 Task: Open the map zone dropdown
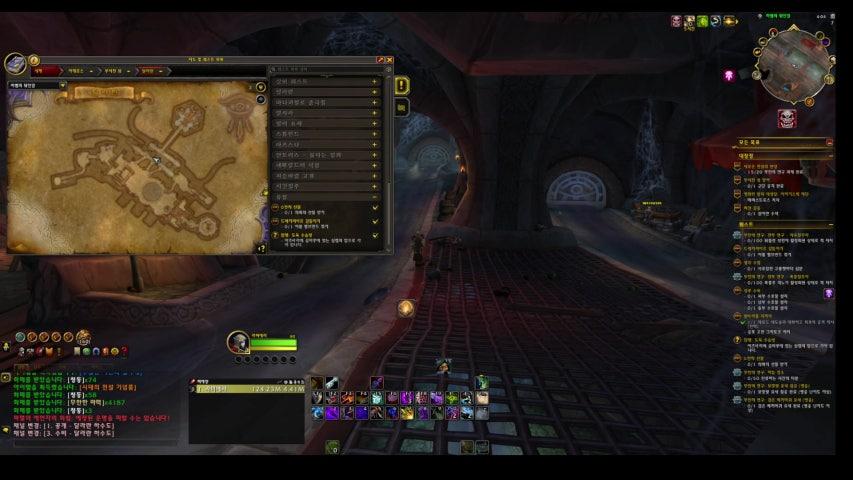pos(62,86)
